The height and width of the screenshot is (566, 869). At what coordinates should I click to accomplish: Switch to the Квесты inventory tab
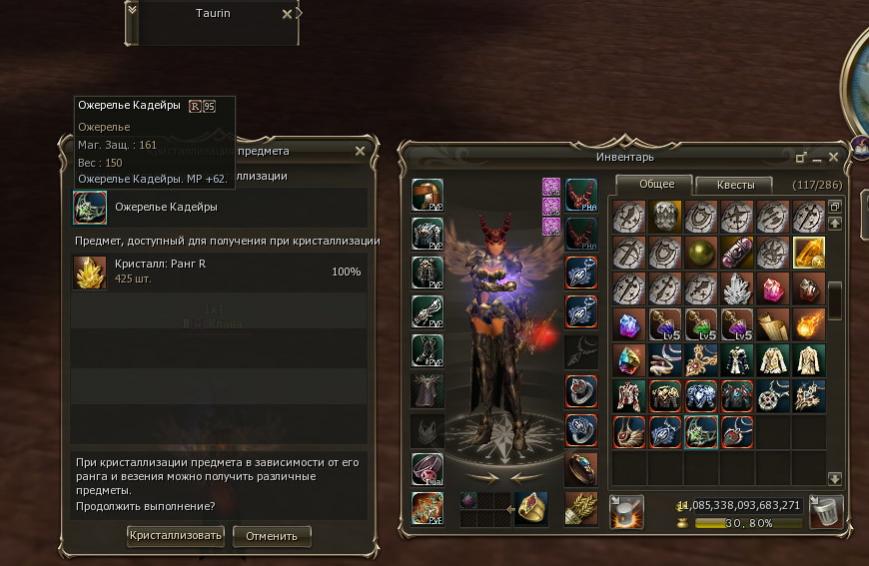[x=735, y=185]
